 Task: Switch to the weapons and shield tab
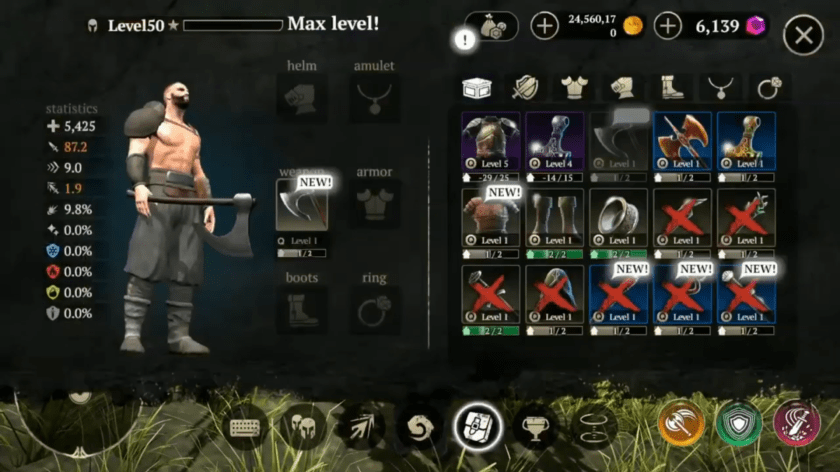[x=526, y=88]
